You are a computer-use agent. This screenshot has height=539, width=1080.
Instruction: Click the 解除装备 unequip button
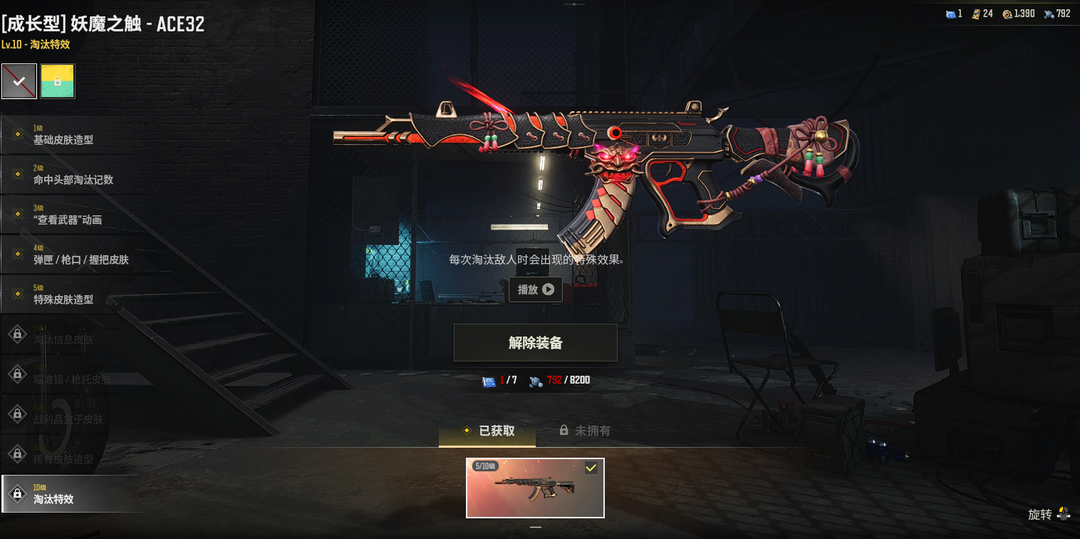pyautogui.click(x=535, y=342)
